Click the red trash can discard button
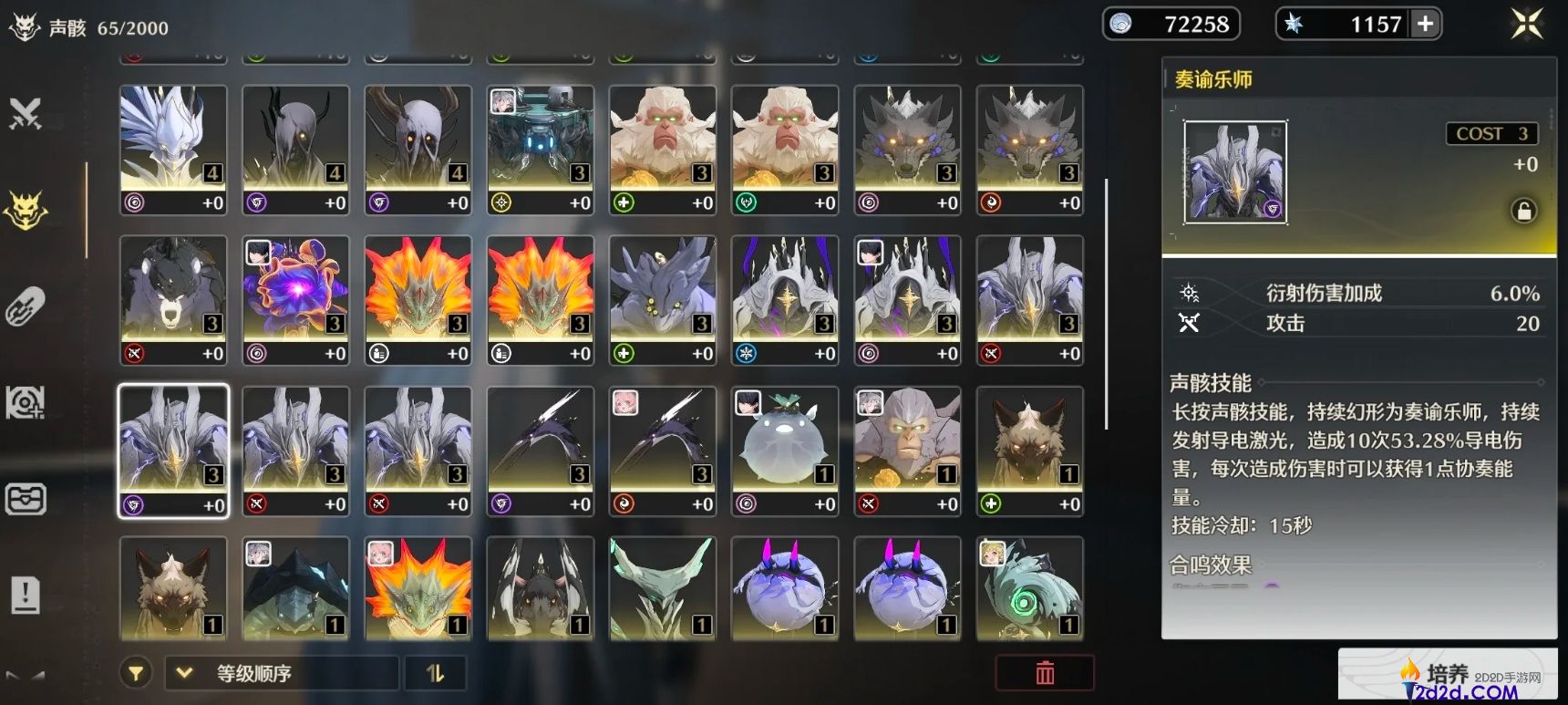Screen dimensions: 1568x705 pos(1045,673)
